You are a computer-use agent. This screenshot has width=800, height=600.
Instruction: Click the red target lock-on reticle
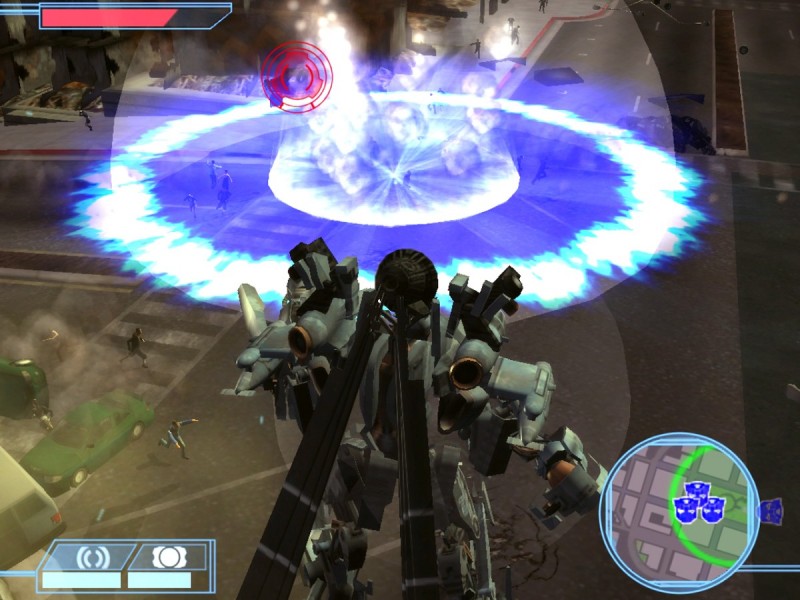click(297, 75)
